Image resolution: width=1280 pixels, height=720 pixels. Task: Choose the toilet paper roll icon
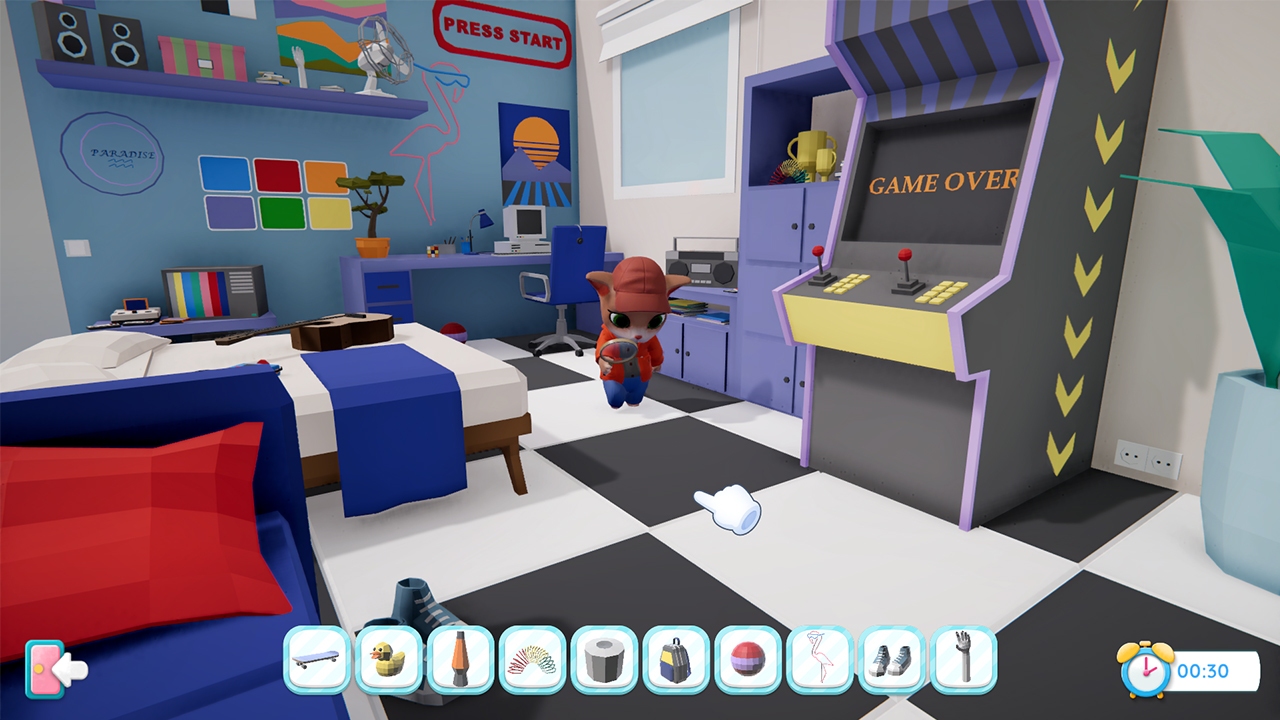click(603, 662)
